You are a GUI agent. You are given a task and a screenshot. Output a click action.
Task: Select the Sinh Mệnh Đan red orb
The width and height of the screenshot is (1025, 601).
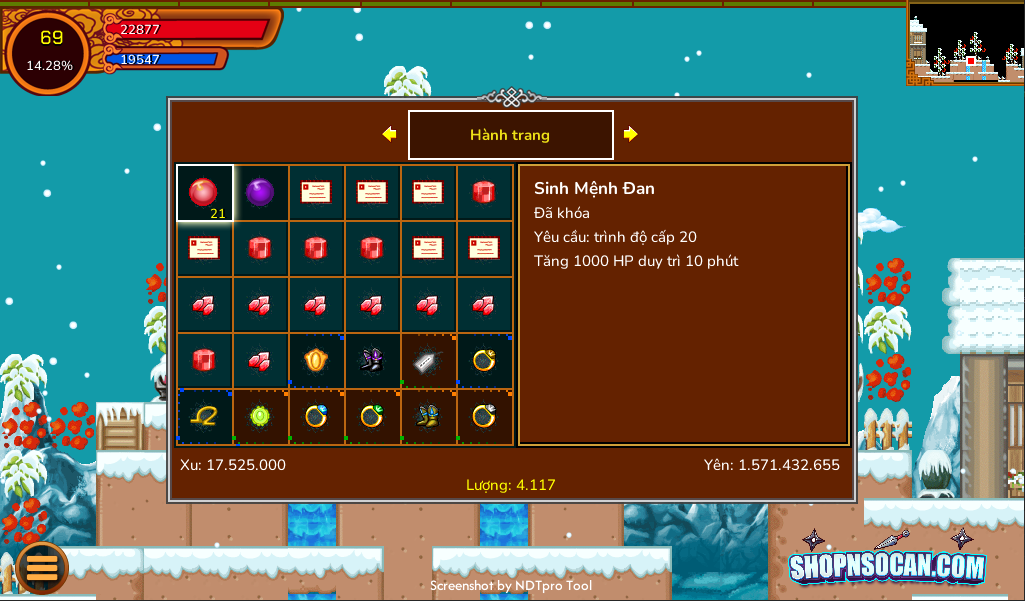tap(204, 192)
